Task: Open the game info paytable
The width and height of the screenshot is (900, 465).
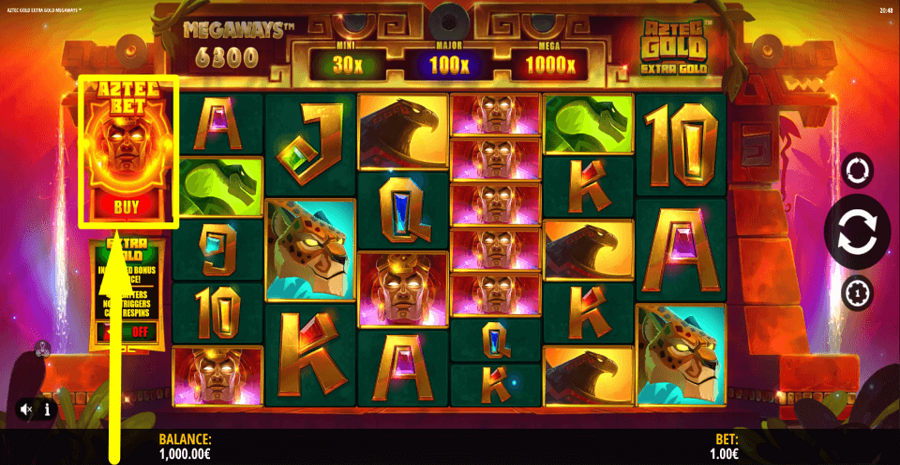Action: [47, 410]
